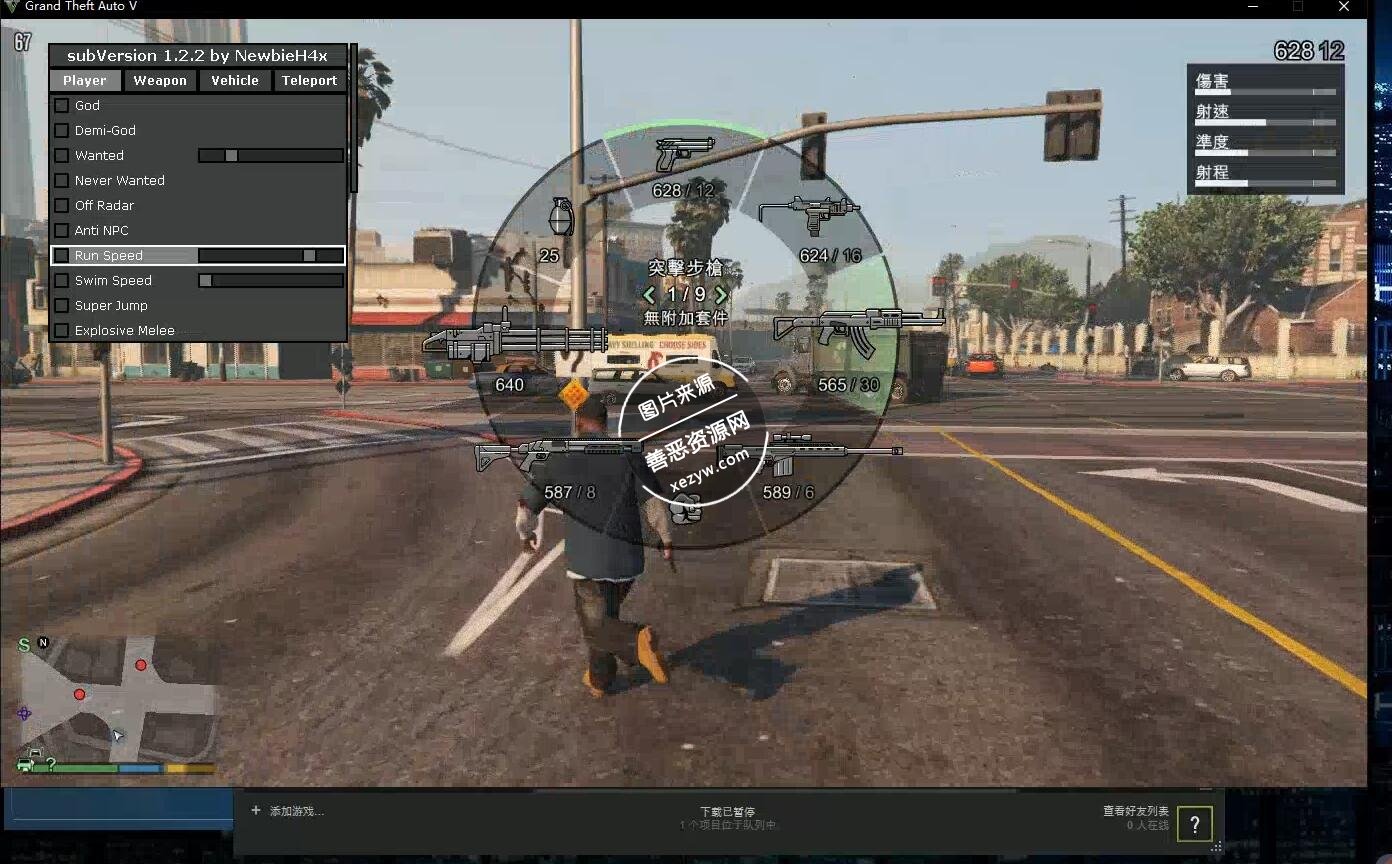Adjust the Run Speed slider
Screen dimensions: 1392x864
pyautogui.click(x=307, y=255)
